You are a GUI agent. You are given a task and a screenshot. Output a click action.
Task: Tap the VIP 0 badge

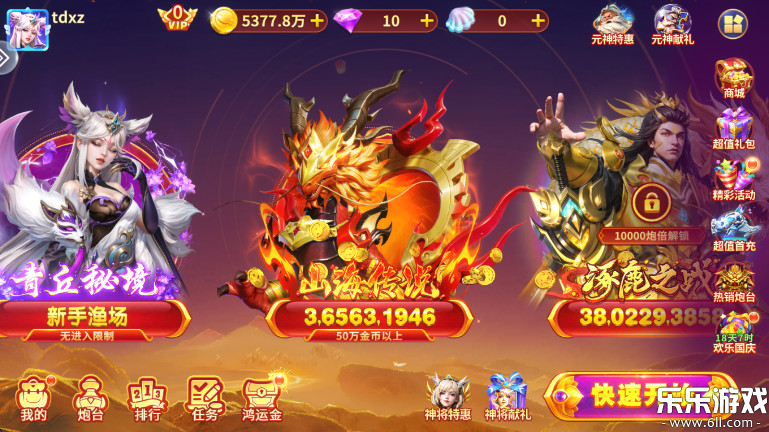(177, 18)
